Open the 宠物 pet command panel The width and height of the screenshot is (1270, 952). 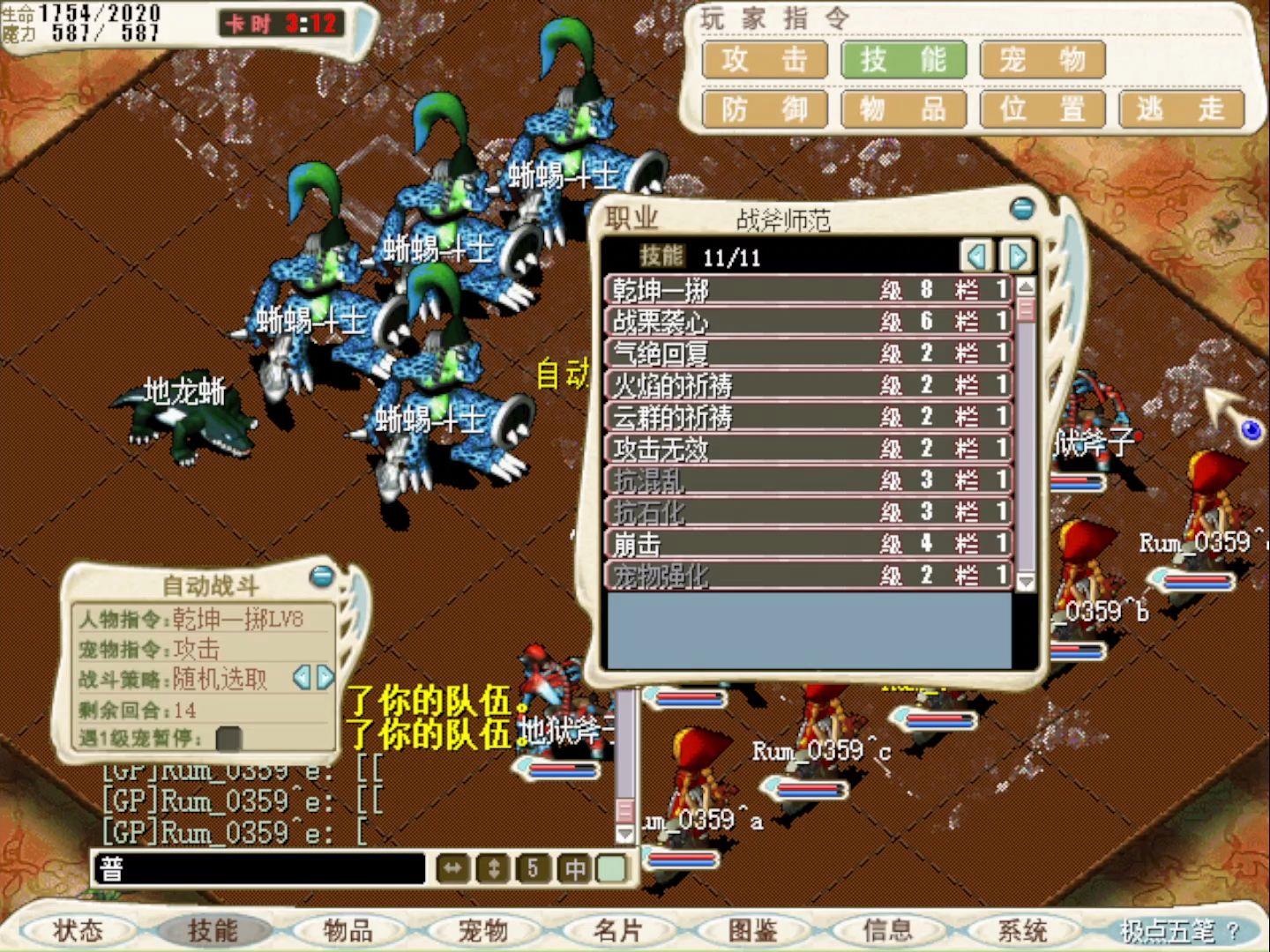click(x=1042, y=60)
